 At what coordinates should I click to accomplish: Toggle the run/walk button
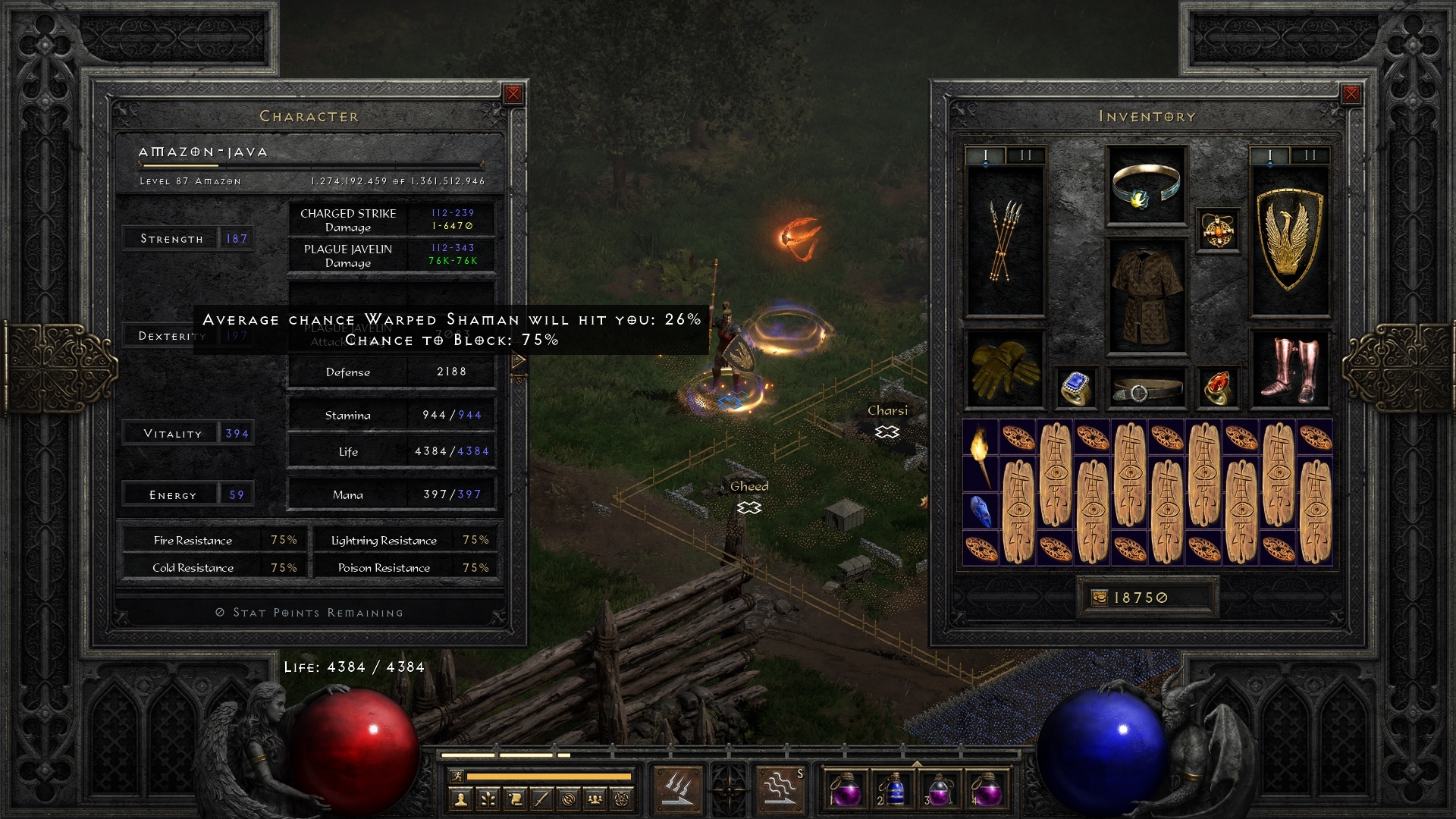(x=457, y=776)
